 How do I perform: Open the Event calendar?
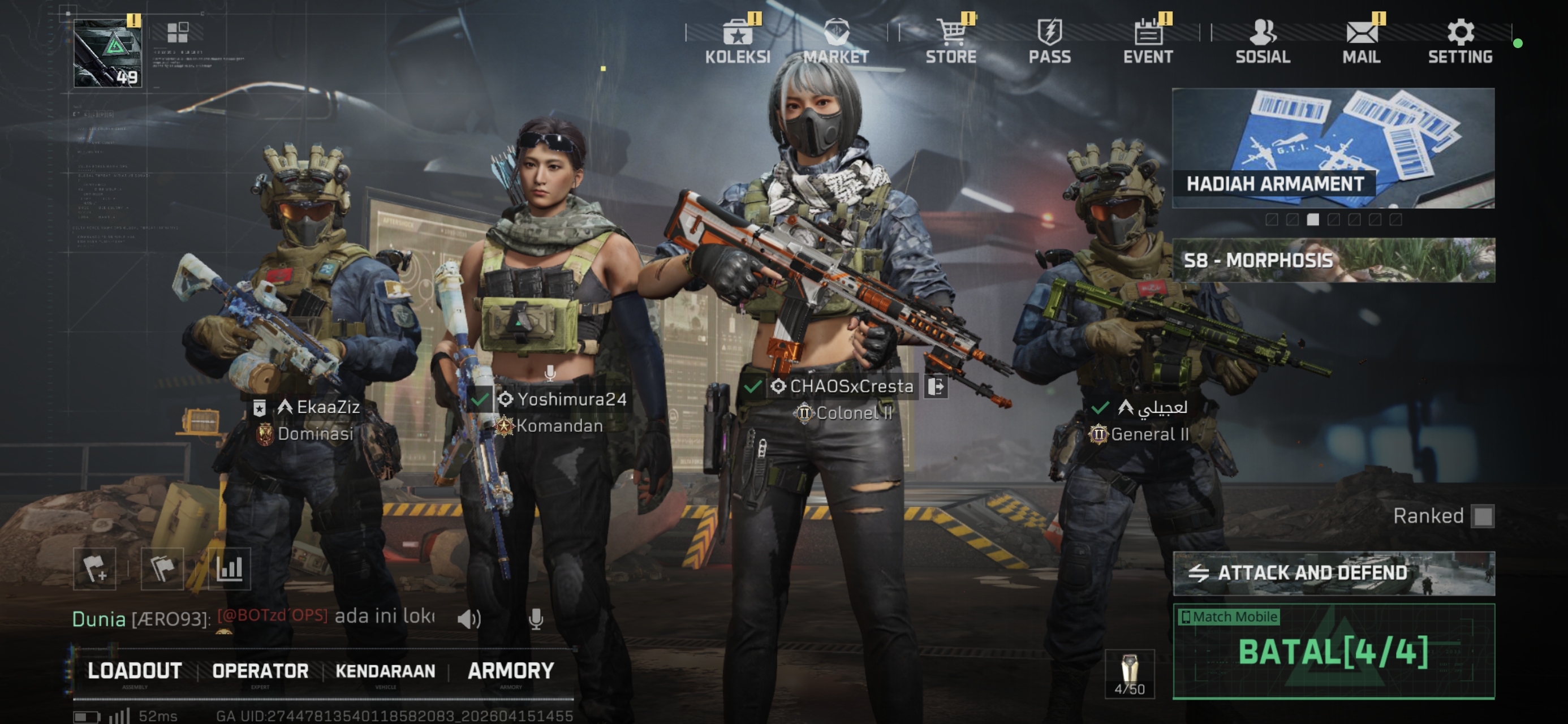click(1148, 40)
